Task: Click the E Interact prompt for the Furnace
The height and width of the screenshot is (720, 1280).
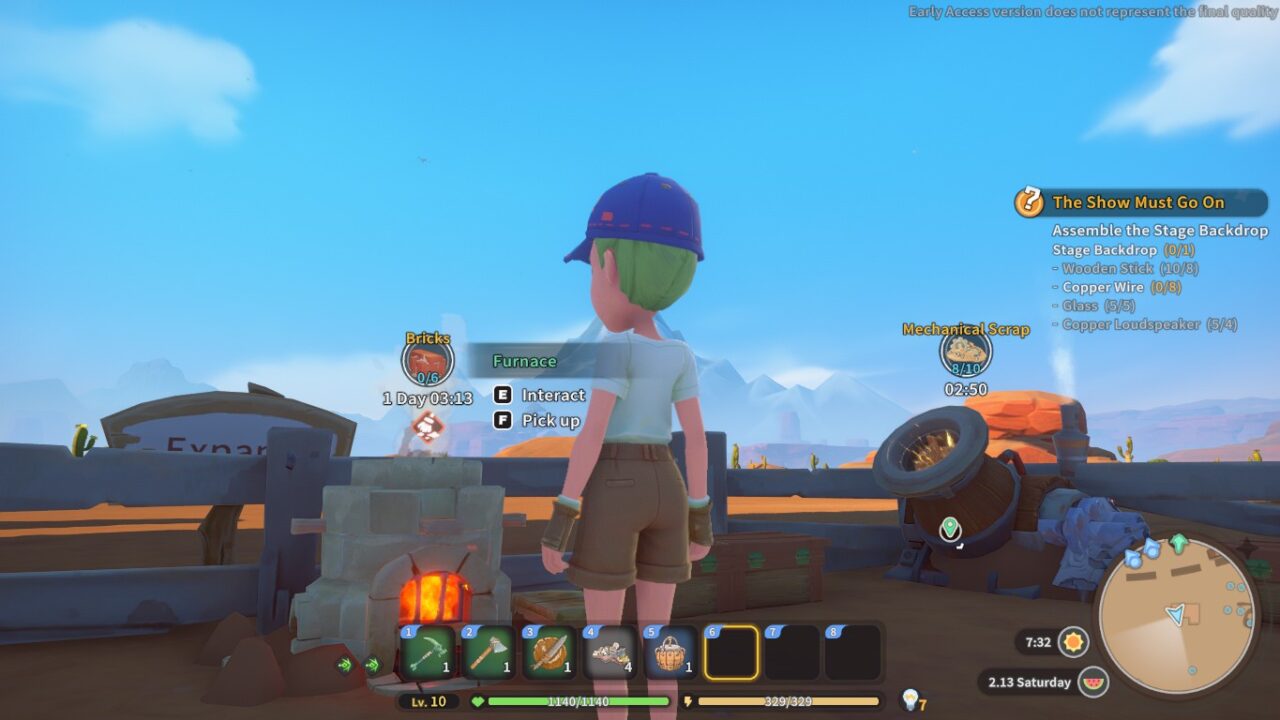Action: (x=537, y=395)
